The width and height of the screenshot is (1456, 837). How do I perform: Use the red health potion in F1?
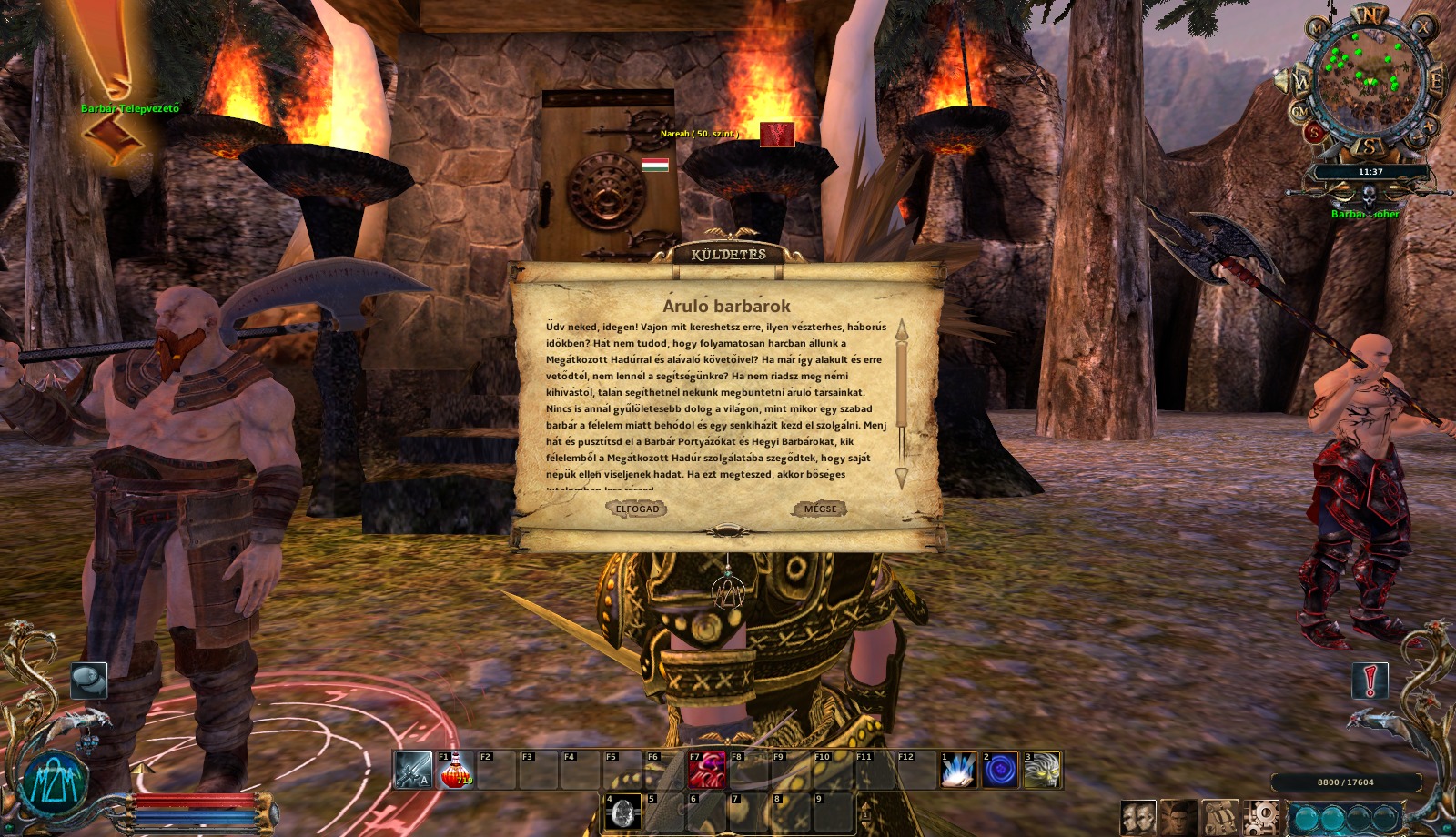click(455, 770)
